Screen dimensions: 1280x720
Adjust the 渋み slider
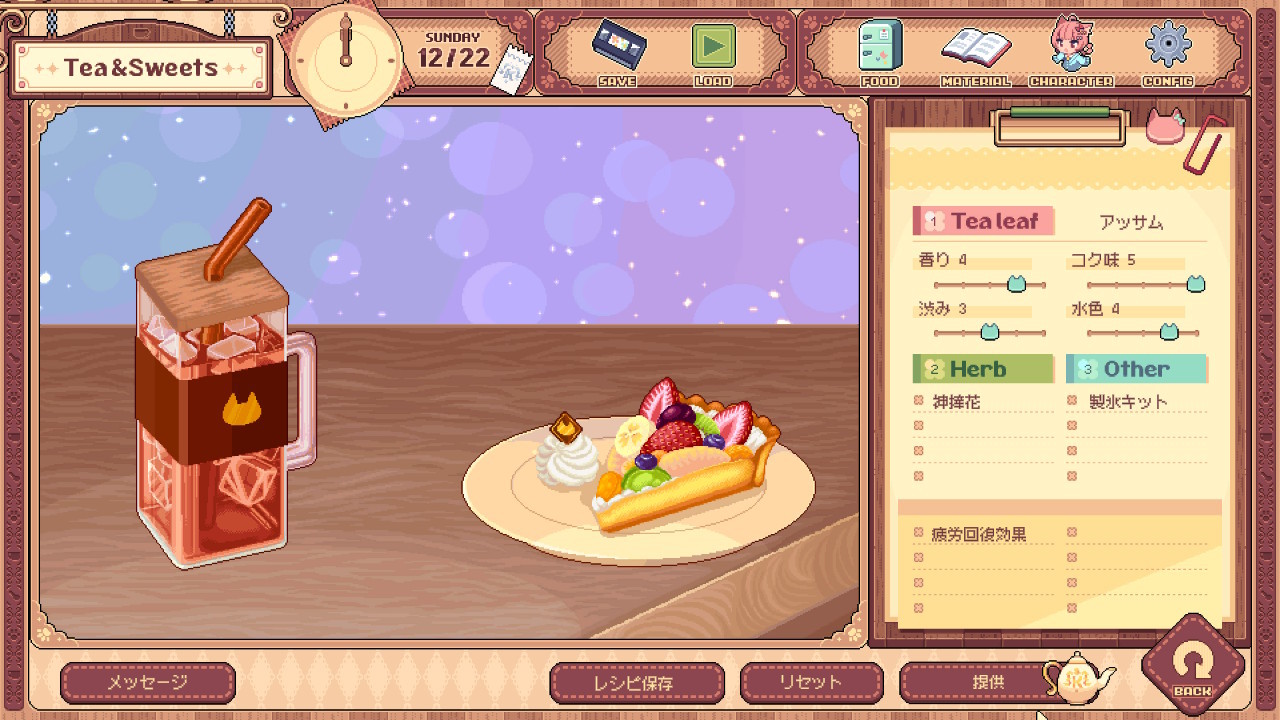click(x=989, y=332)
